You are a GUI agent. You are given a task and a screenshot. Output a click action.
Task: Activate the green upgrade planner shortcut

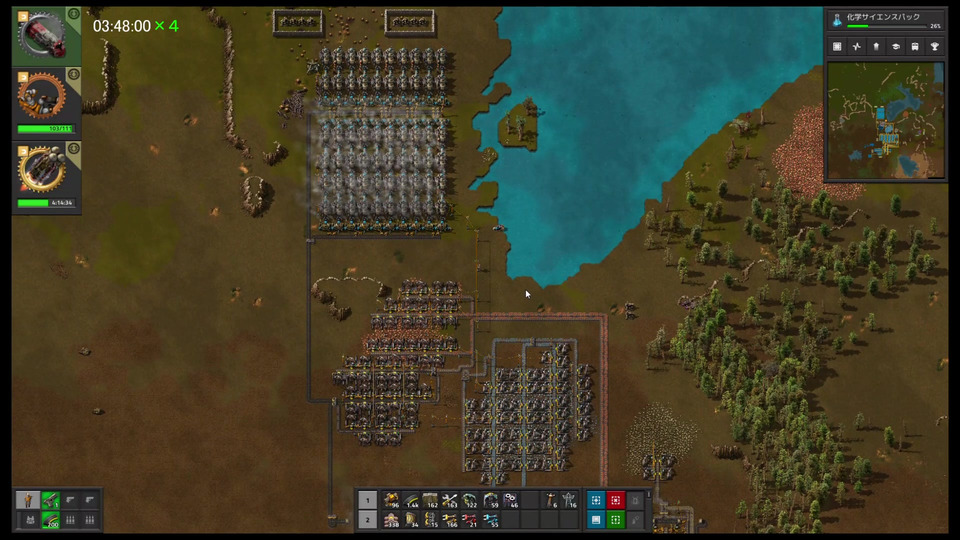click(x=616, y=520)
